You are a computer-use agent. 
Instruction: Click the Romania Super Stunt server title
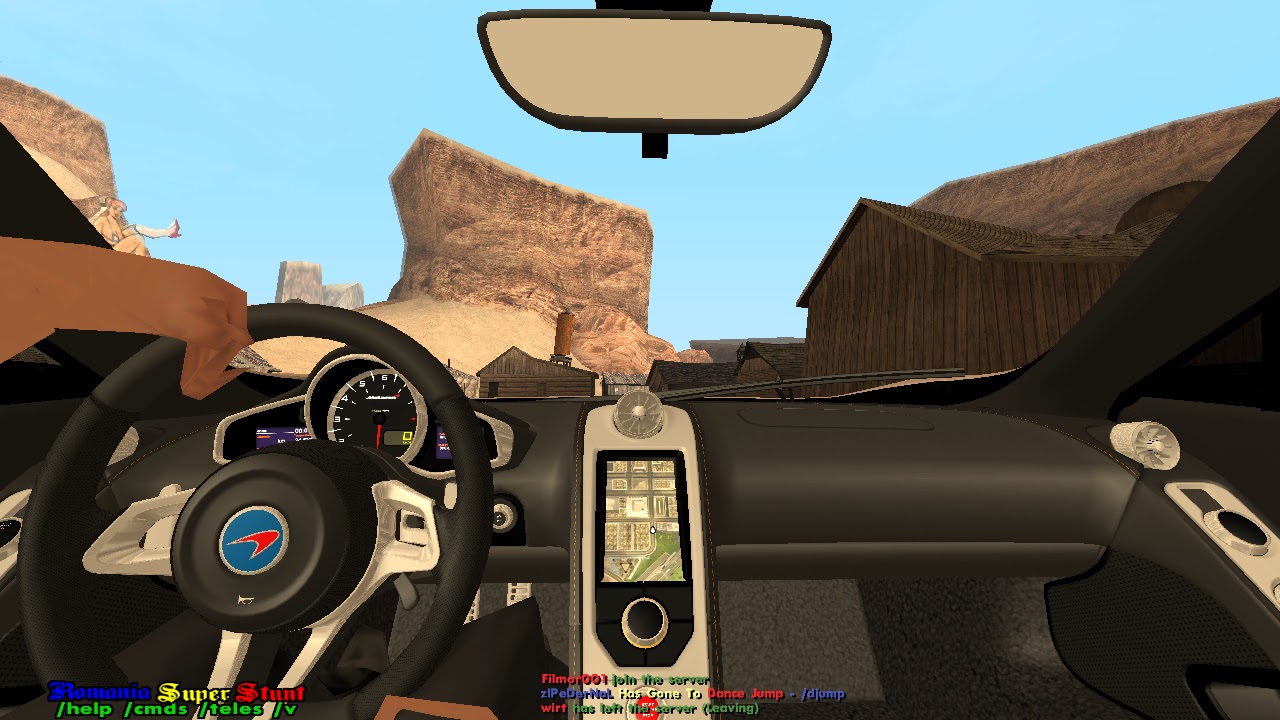pyautogui.click(x=175, y=691)
